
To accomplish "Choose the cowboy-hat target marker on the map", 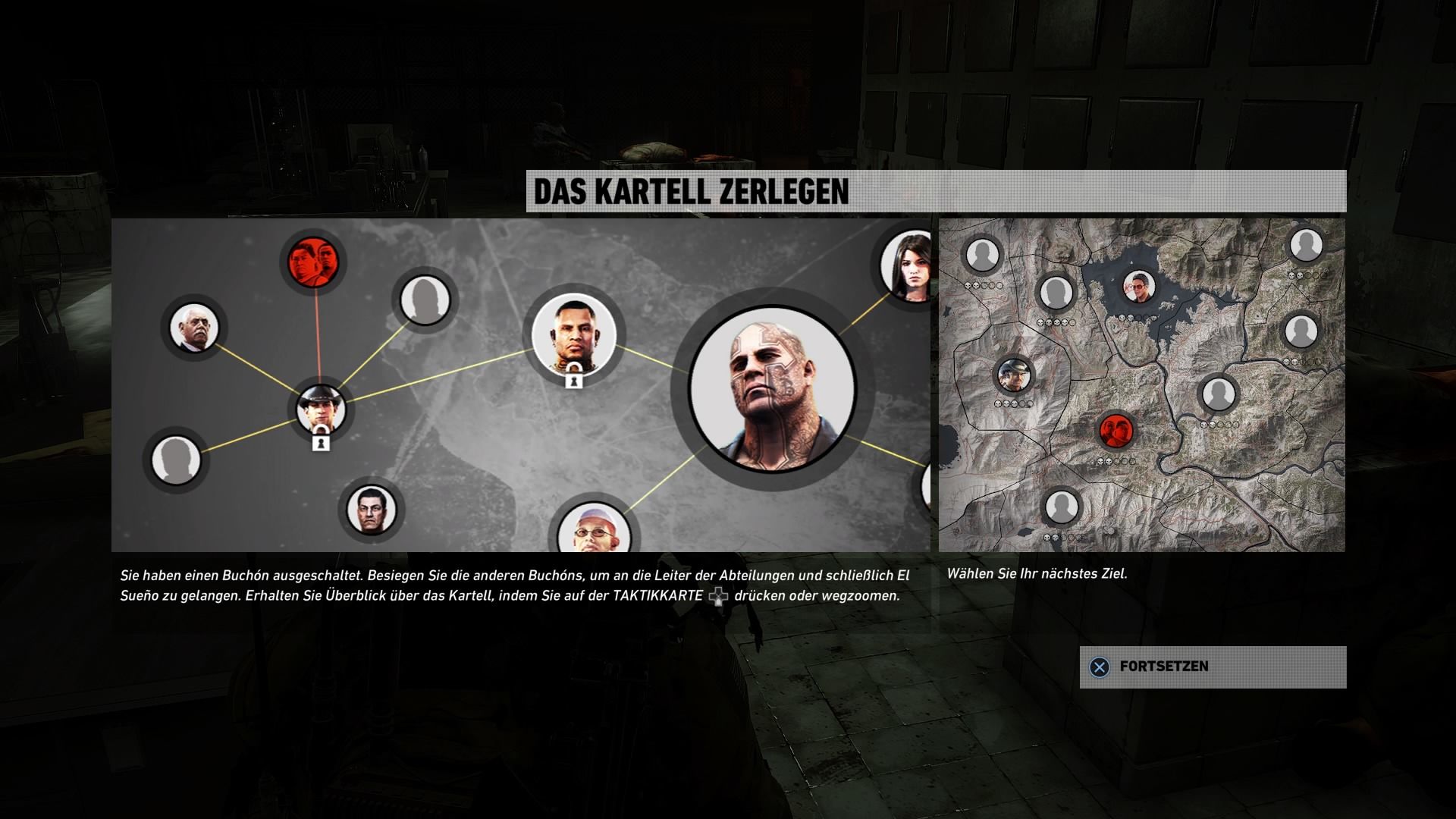I will [1014, 375].
